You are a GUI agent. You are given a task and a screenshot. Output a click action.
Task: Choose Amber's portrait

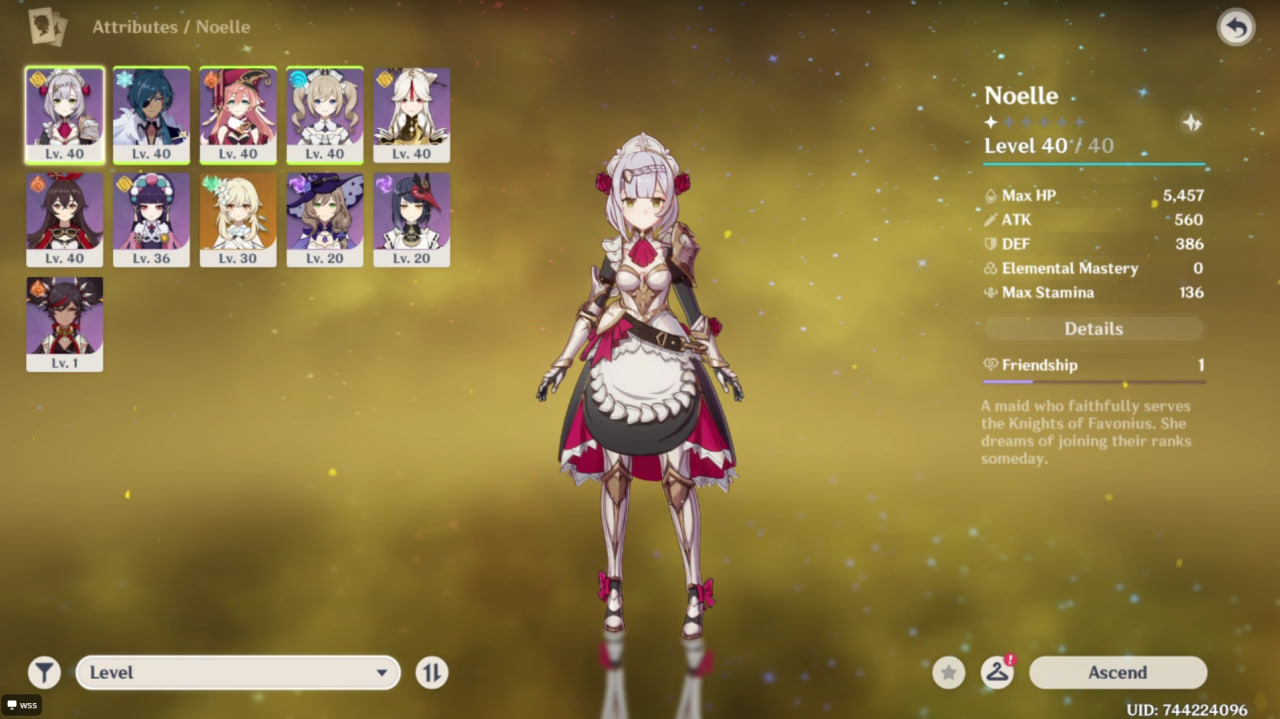click(x=65, y=220)
